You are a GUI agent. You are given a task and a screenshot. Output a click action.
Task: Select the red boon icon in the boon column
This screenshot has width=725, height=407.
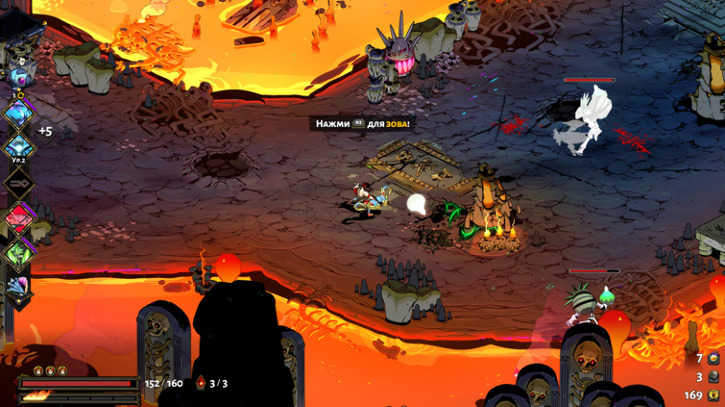19,217
